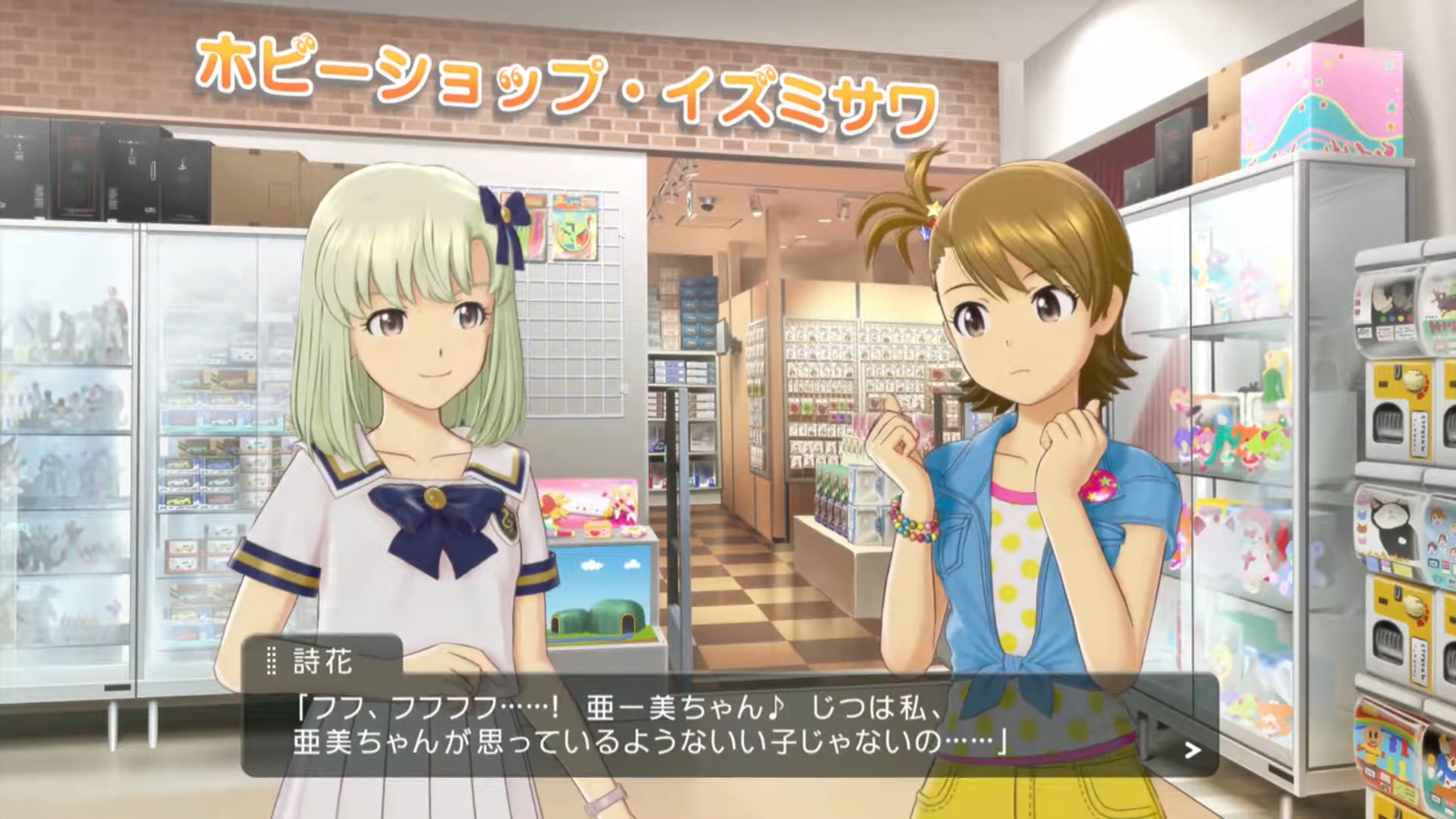The image size is (1456, 819).
Task: Advance dialogue with the arrow indicator
Action: [1192, 751]
